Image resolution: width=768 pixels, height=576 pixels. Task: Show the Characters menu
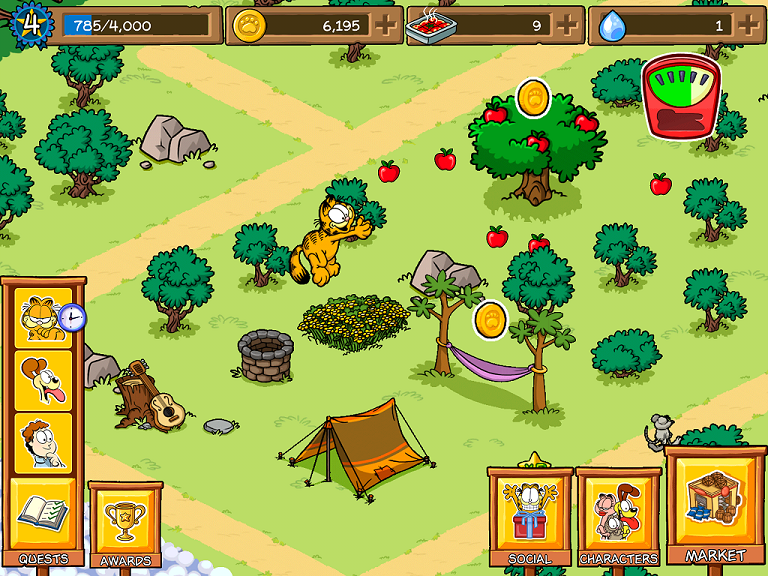[x=618, y=517]
